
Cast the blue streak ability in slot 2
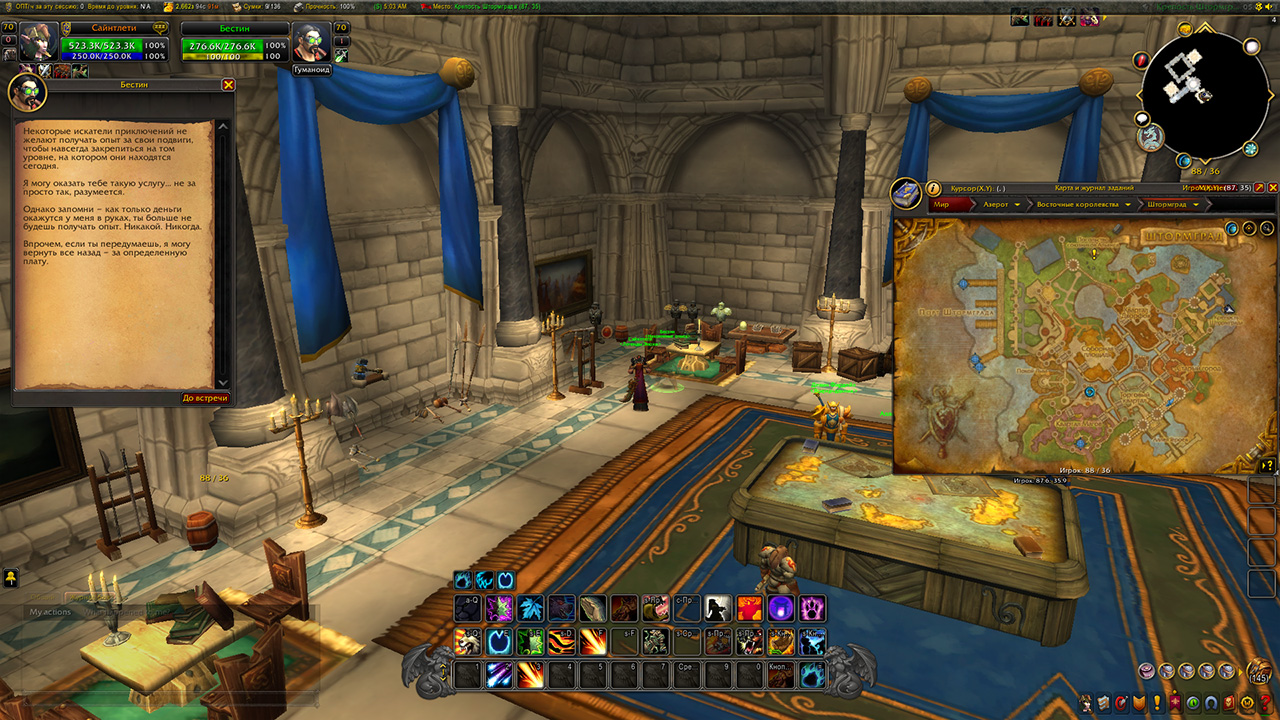pos(499,676)
